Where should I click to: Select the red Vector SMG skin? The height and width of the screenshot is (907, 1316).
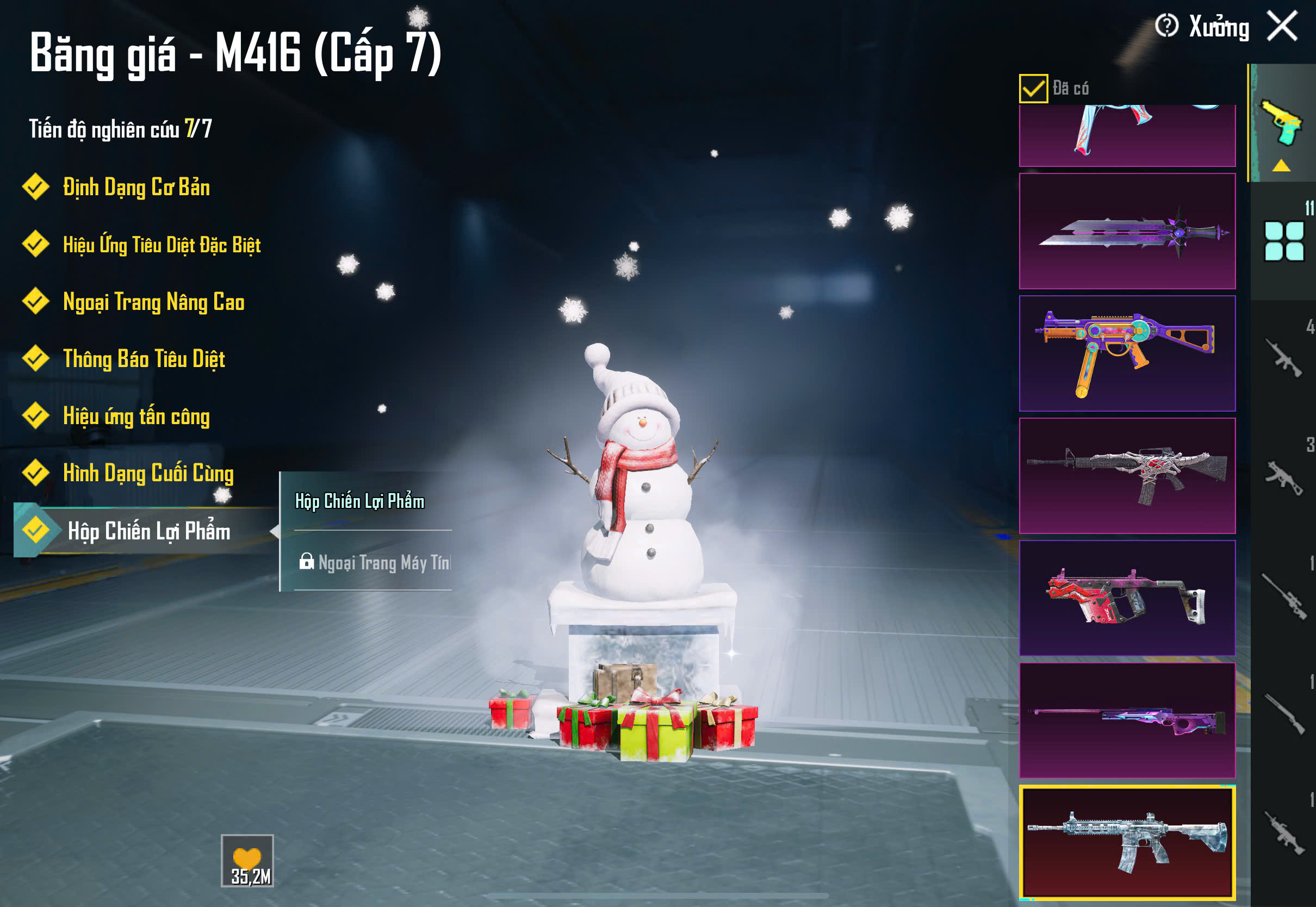pyautogui.click(x=1127, y=598)
